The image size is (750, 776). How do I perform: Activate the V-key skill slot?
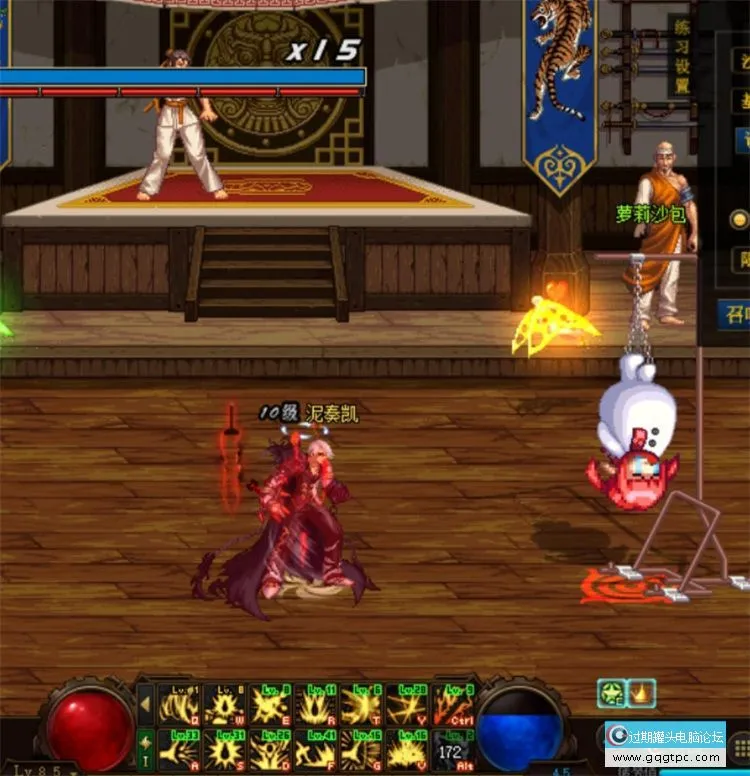coord(406,749)
